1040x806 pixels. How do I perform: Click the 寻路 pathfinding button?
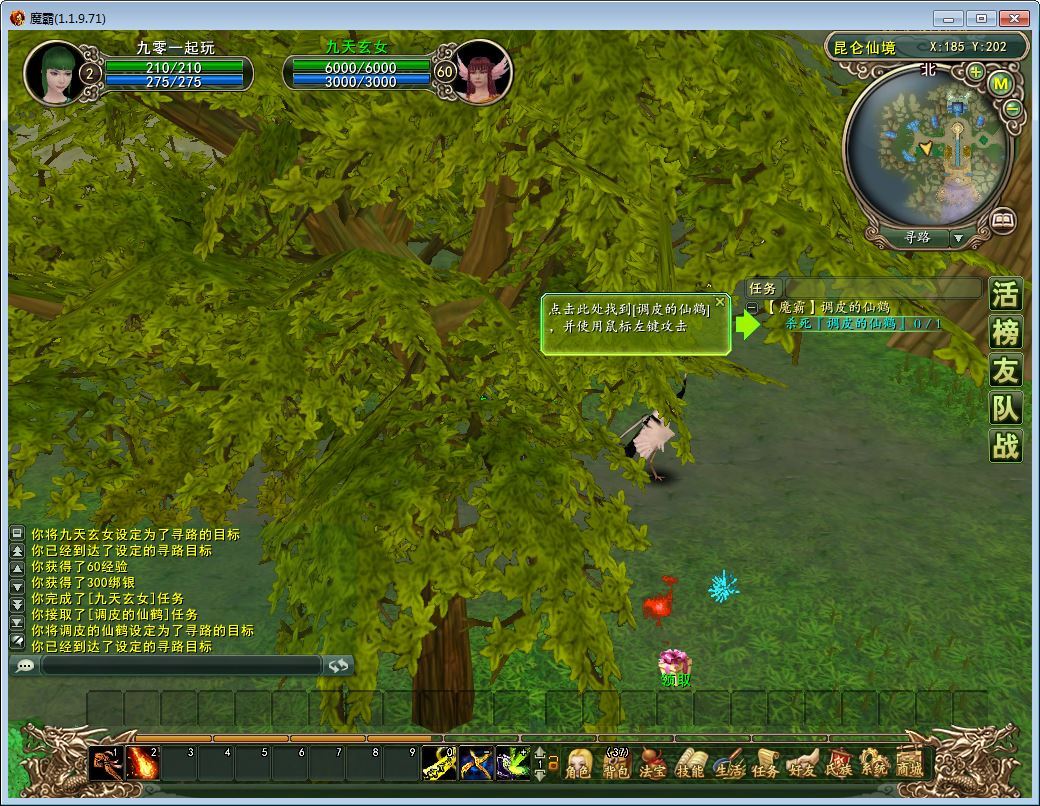[x=918, y=238]
